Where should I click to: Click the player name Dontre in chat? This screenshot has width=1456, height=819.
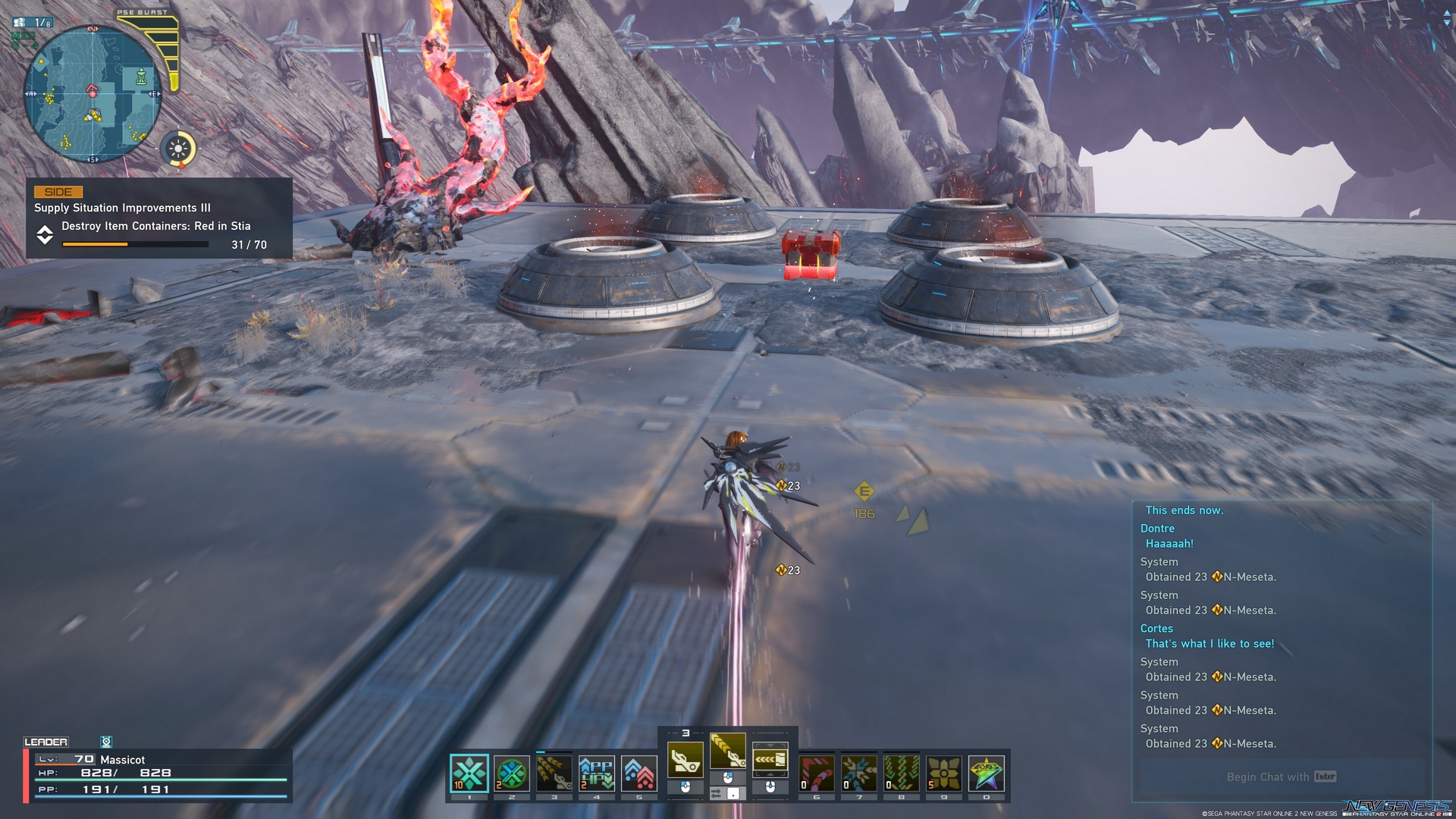[1157, 528]
